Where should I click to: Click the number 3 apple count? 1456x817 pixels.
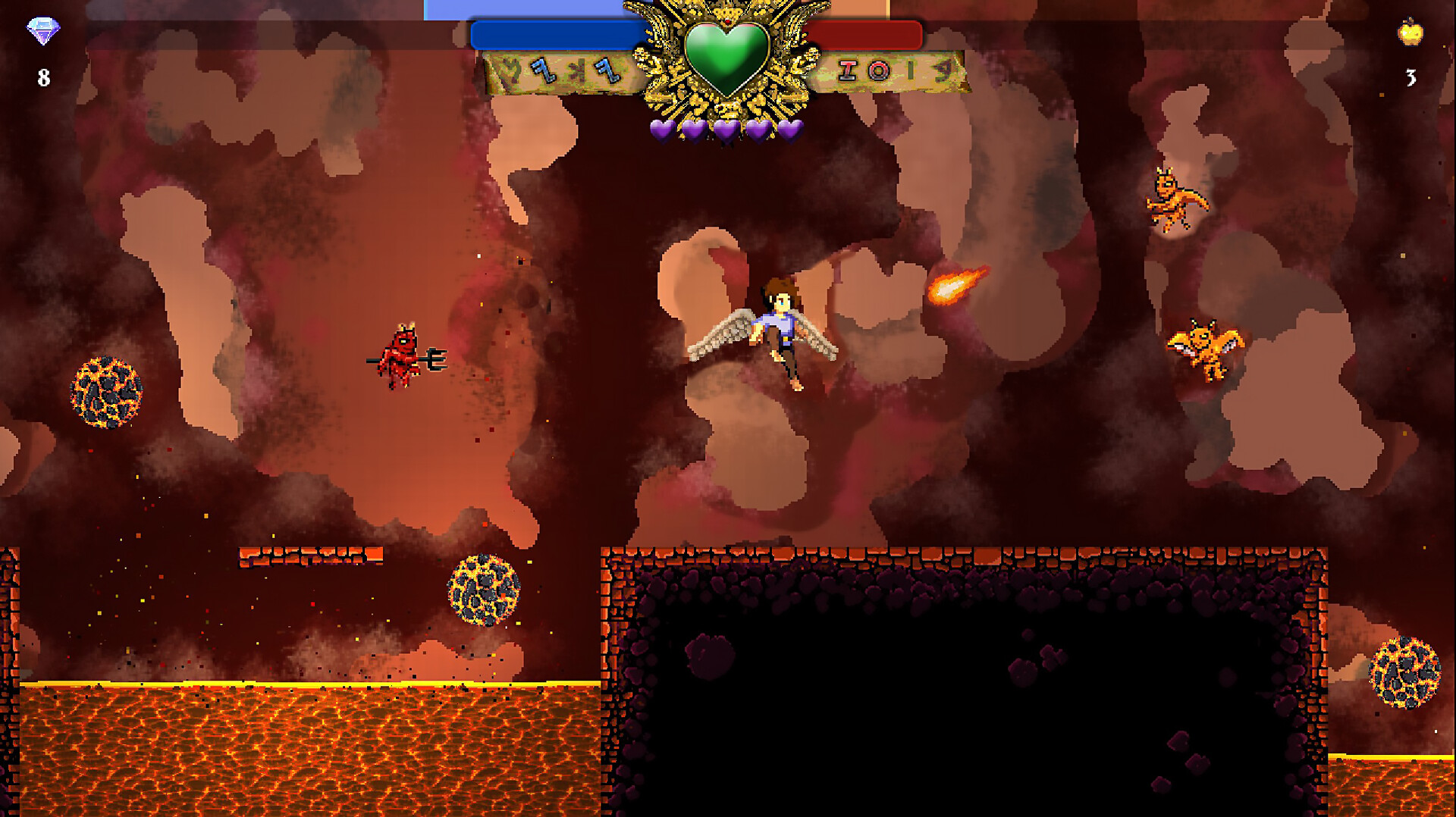(x=1410, y=76)
